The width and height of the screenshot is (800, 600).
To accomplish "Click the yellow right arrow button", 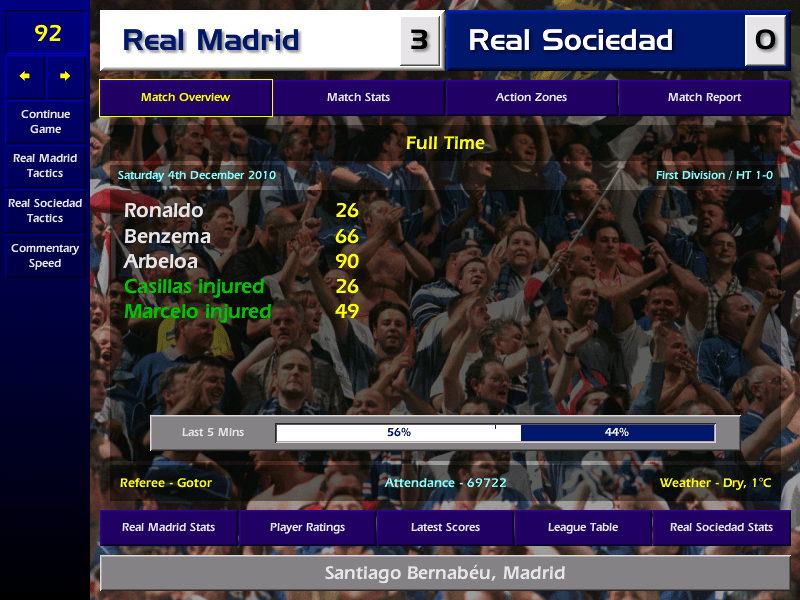I will [x=66, y=76].
